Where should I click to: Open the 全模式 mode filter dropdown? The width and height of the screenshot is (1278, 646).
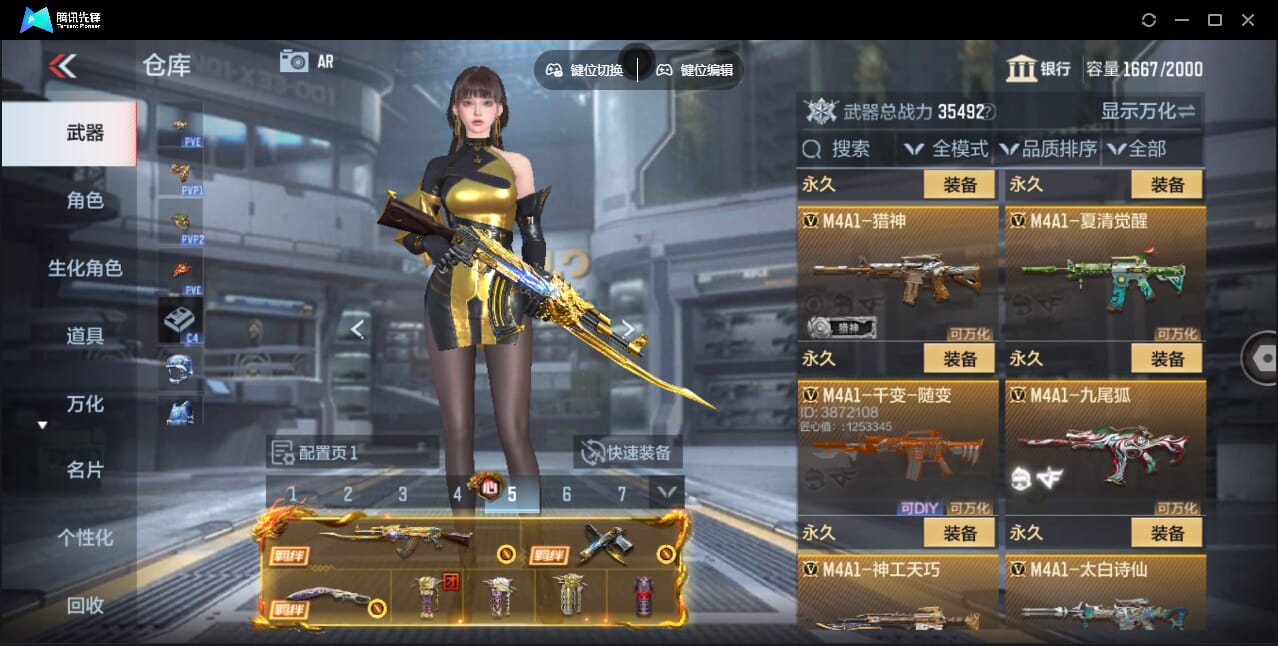click(x=946, y=149)
